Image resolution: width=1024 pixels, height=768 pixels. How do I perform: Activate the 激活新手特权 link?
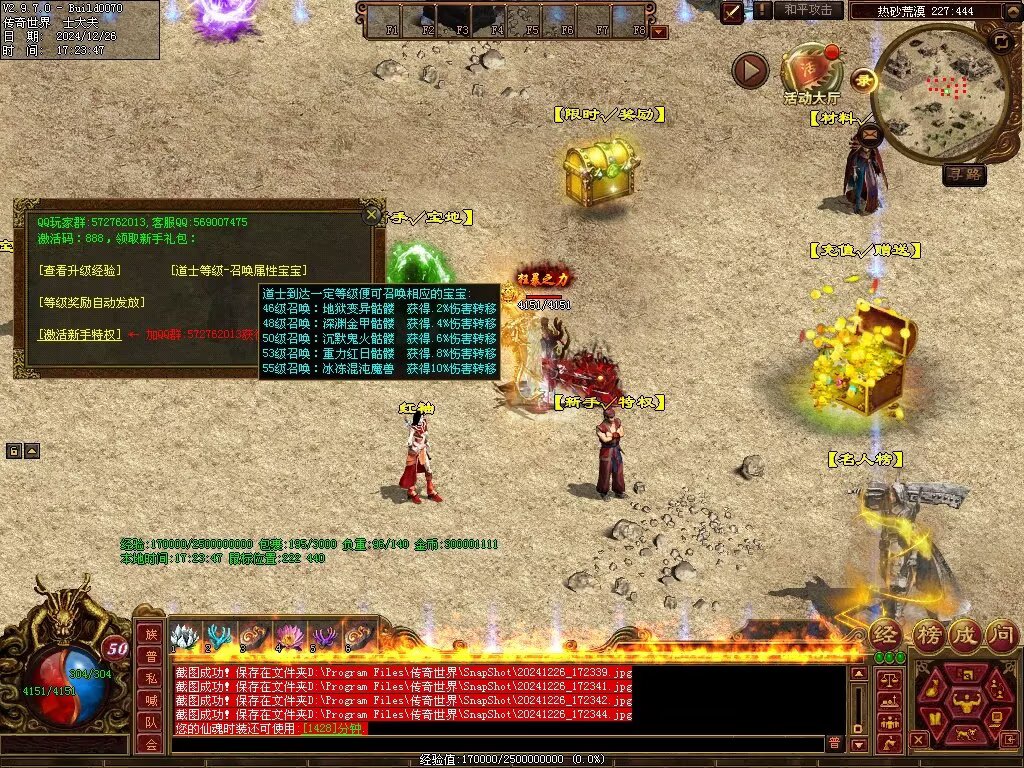coord(79,335)
